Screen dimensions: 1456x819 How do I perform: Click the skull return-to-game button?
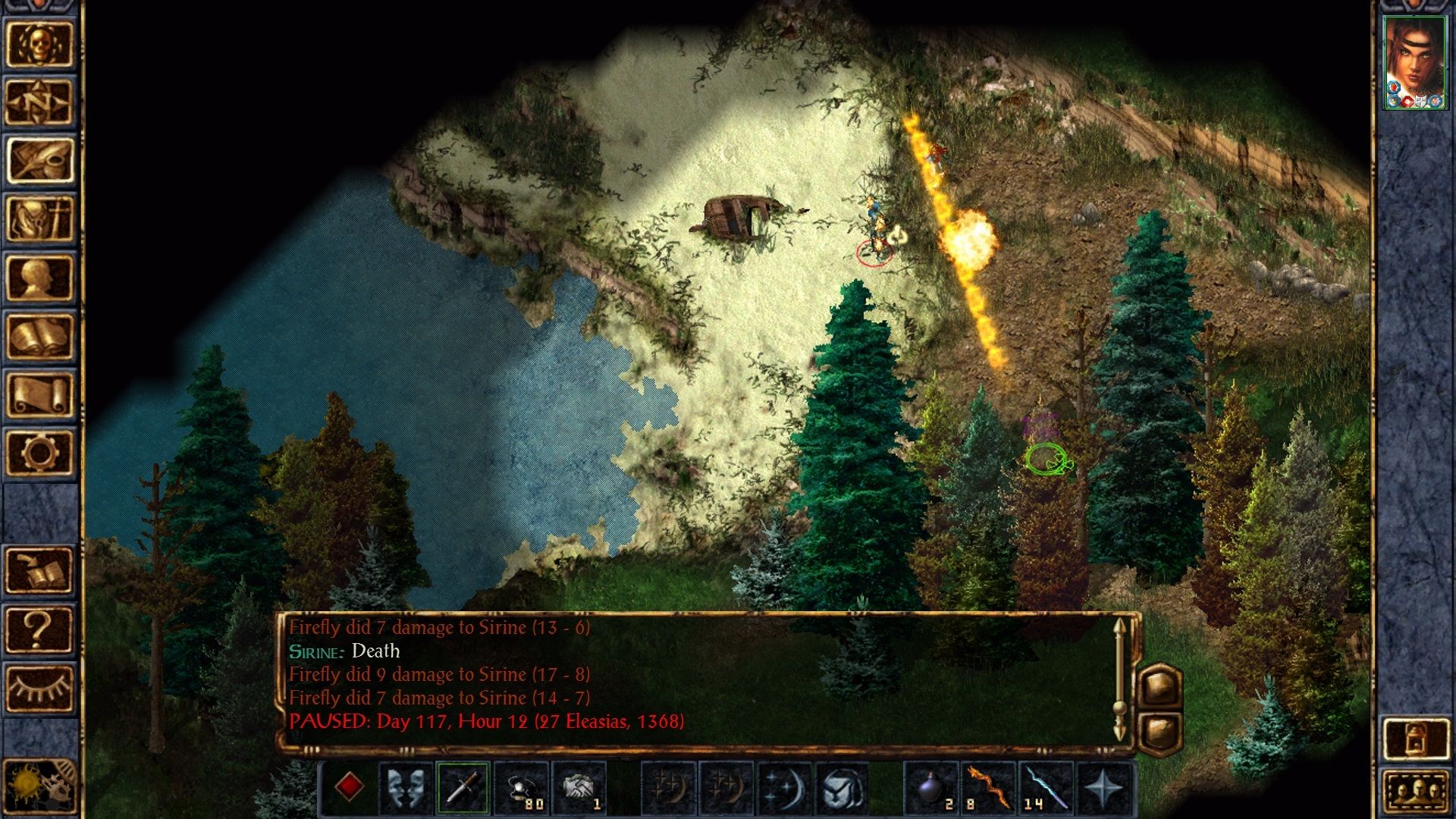pos(39,45)
